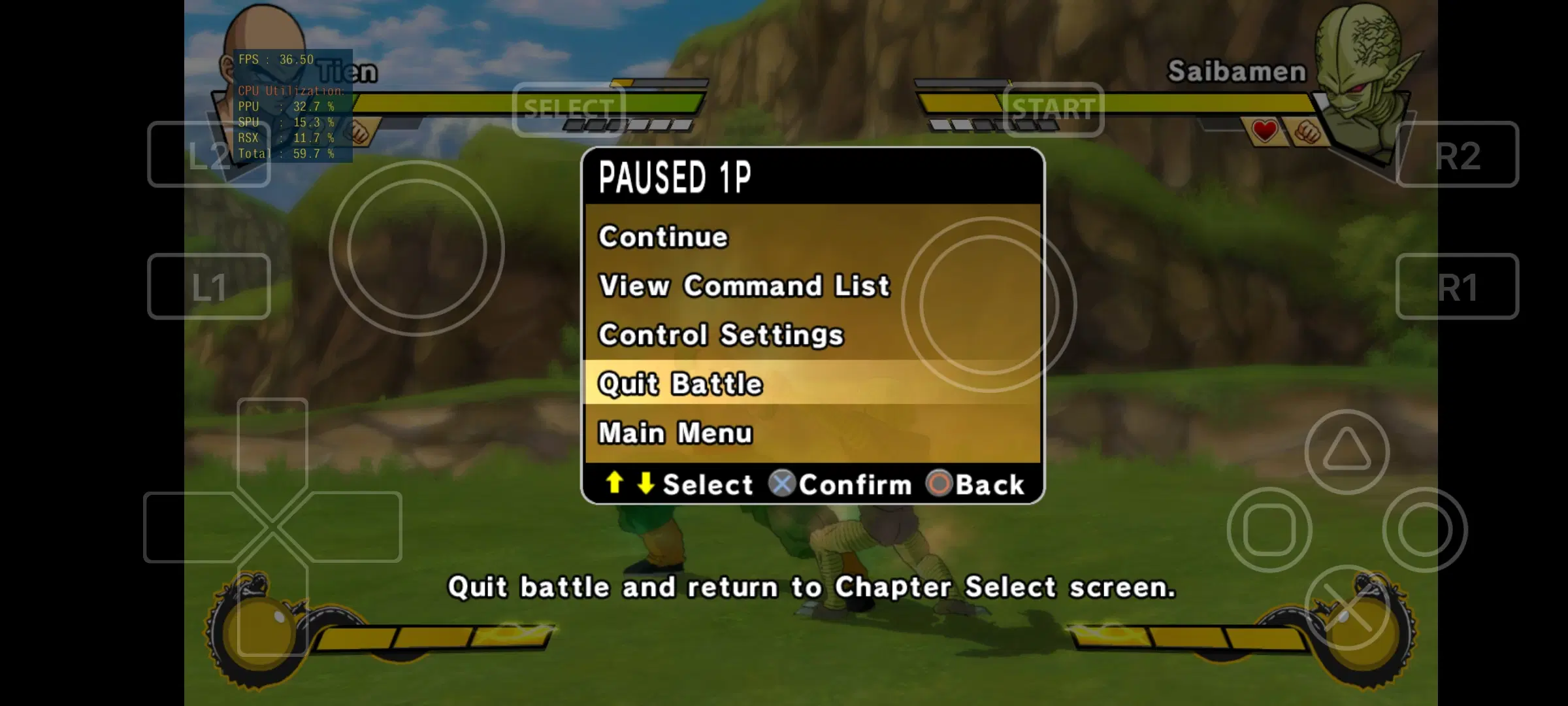1568x706 pixels.
Task: Open View Command List
Action: click(744, 286)
